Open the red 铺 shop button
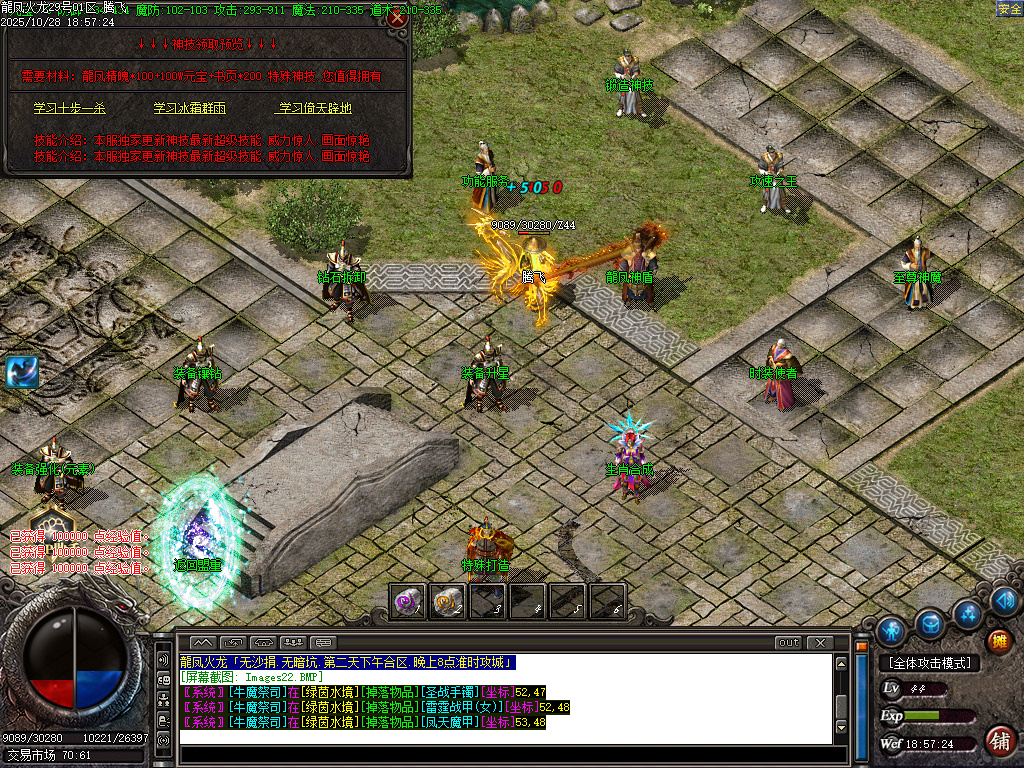The width and height of the screenshot is (1024, 768). (999, 740)
